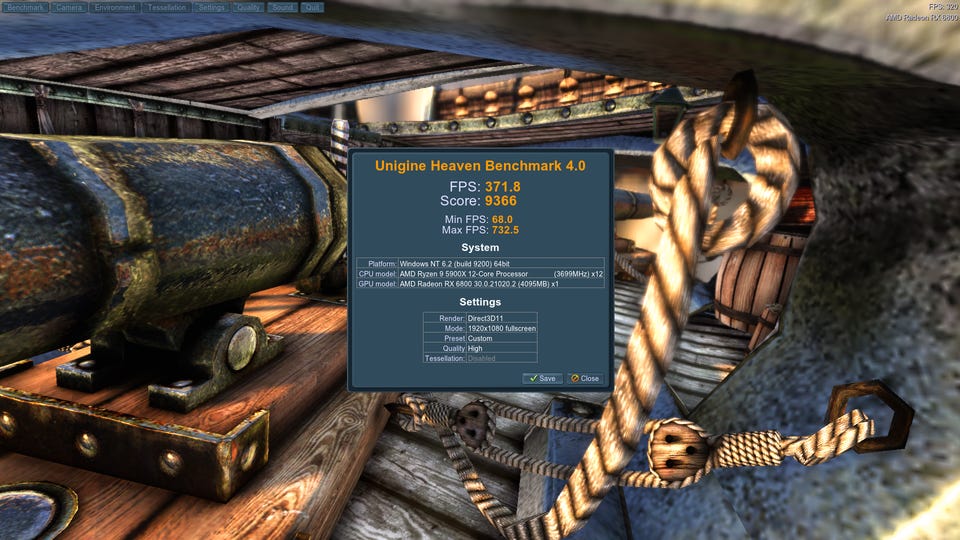This screenshot has width=960, height=540.
Task: Close the benchmark results dialog
Action: [x=585, y=378]
